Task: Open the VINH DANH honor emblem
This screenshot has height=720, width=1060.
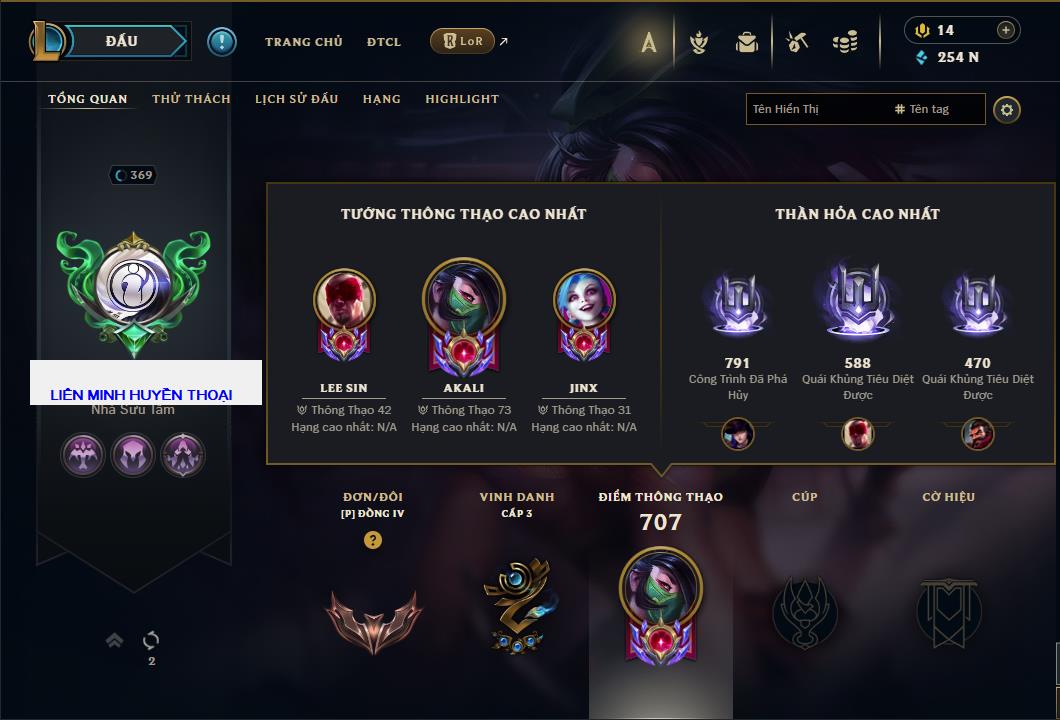Action: [x=516, y=606]
